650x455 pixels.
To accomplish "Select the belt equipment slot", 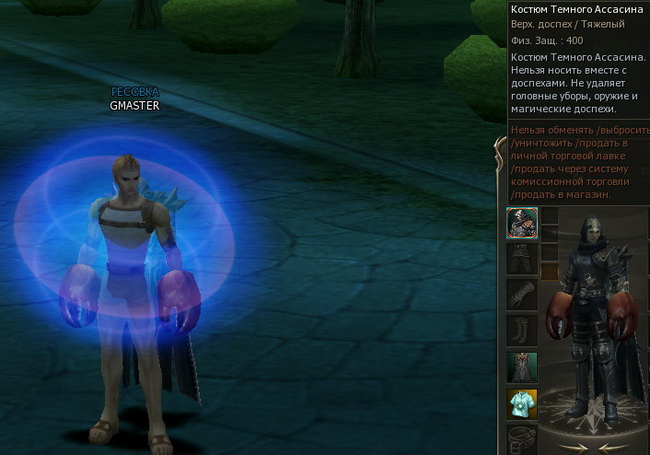I will [x=522, y=438].
